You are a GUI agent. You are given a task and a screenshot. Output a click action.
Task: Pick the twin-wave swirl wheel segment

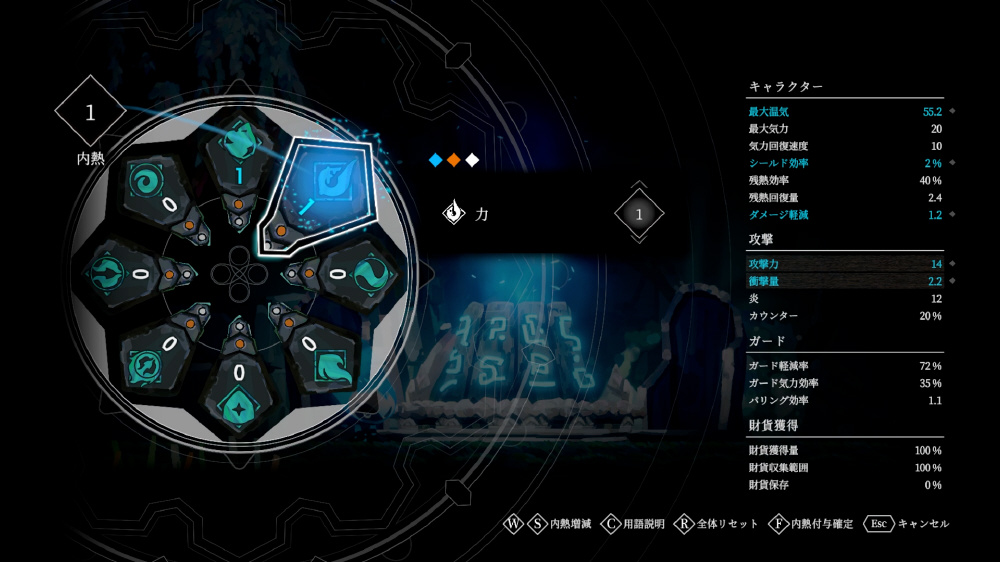click(x=363, y=272)
